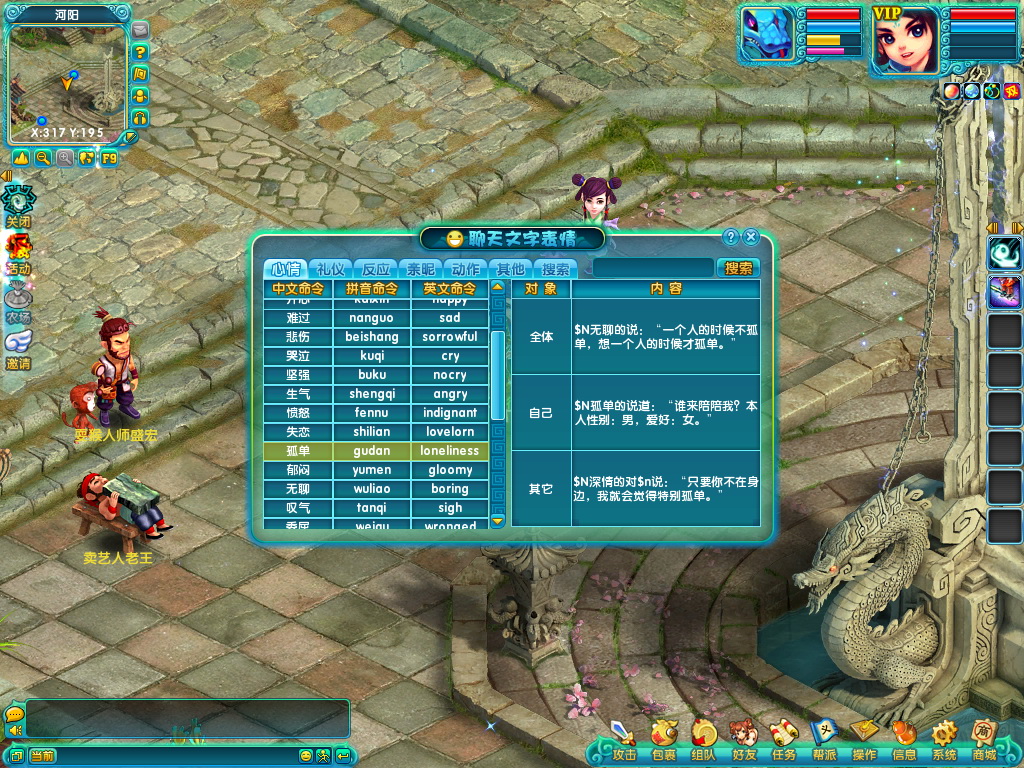Open the 任务 quest scroll menu
The image size is (1024, 768).
tap(784, 741)
